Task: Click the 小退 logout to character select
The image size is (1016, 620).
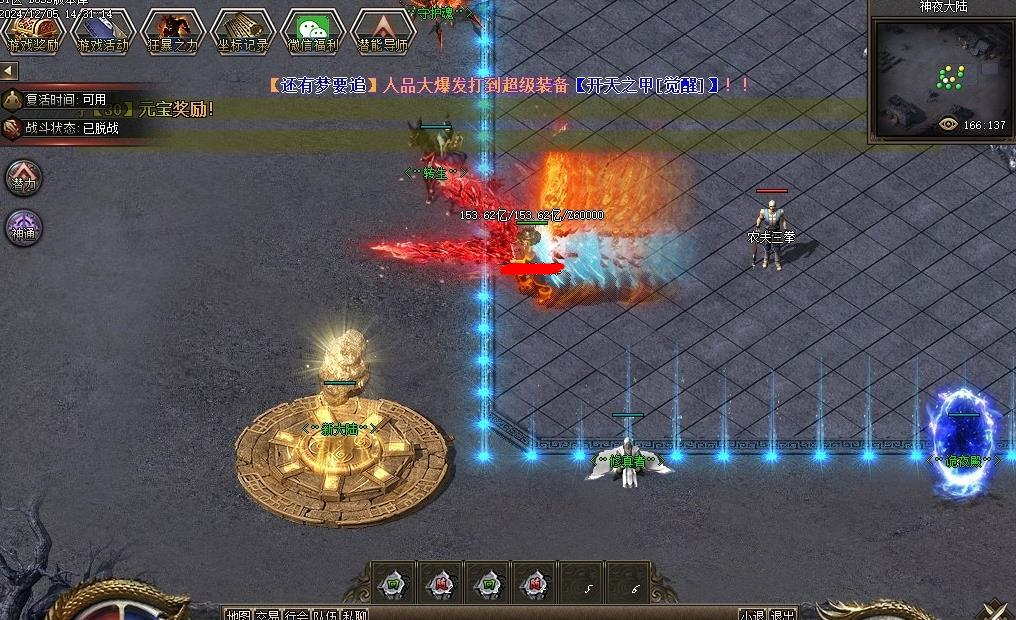Action: pos(753,614)
